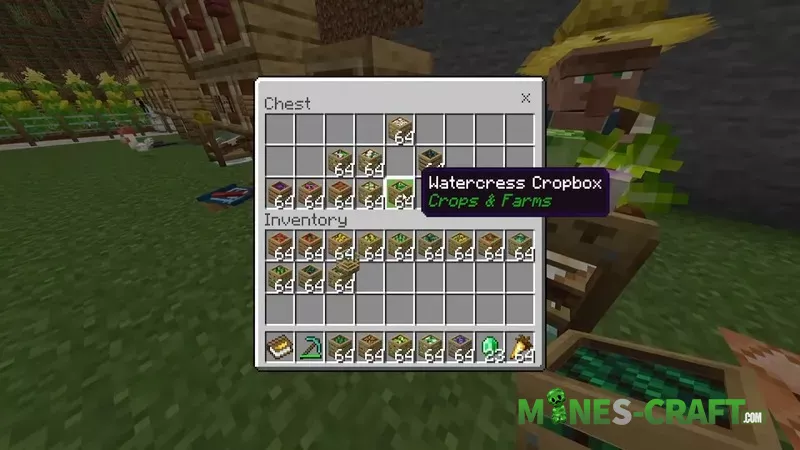
Task: Close the chest window
Action: [525, 98]
